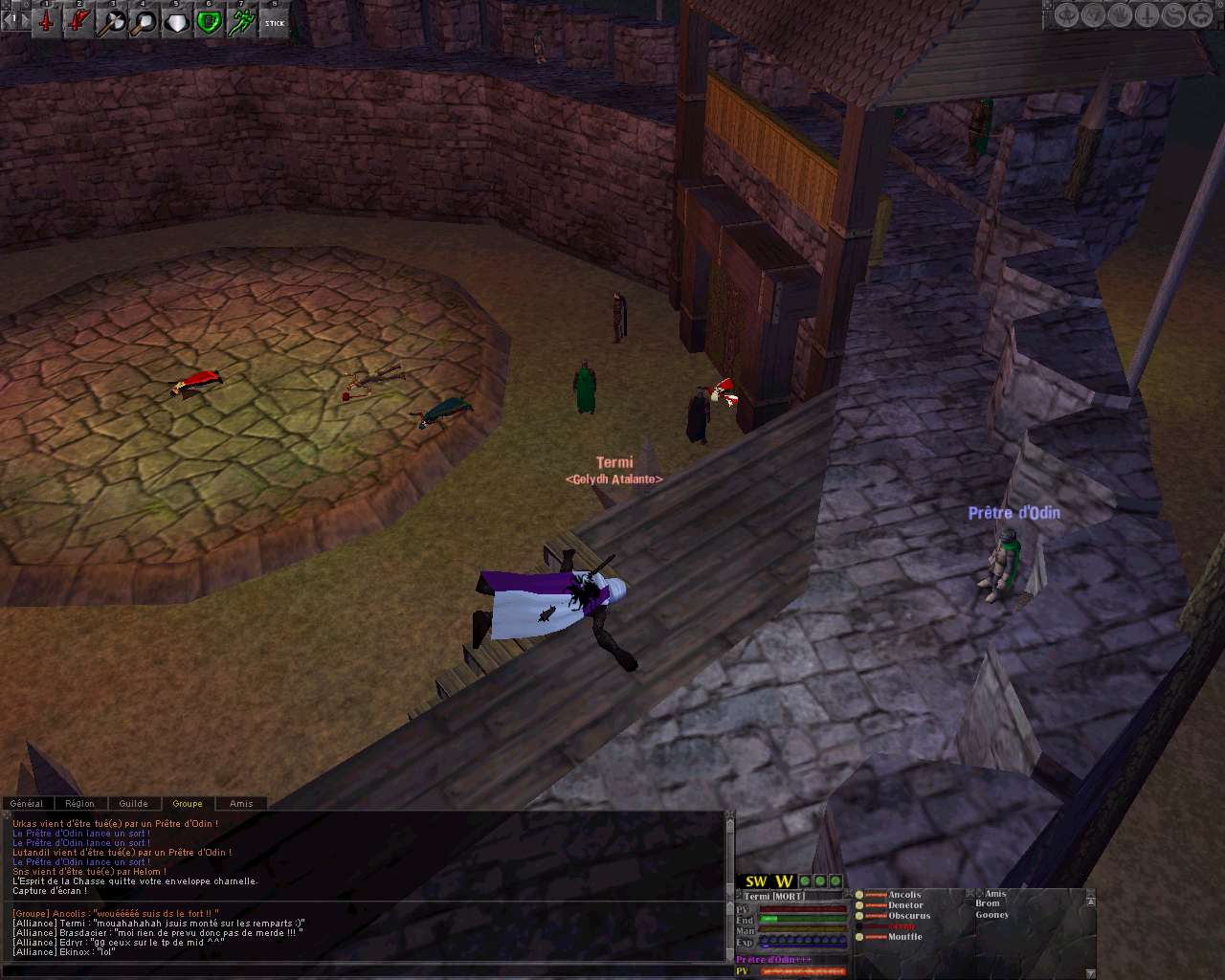The image size is (1225, 980).
Task: Target group member Denetor
Action: pos(905,905)
